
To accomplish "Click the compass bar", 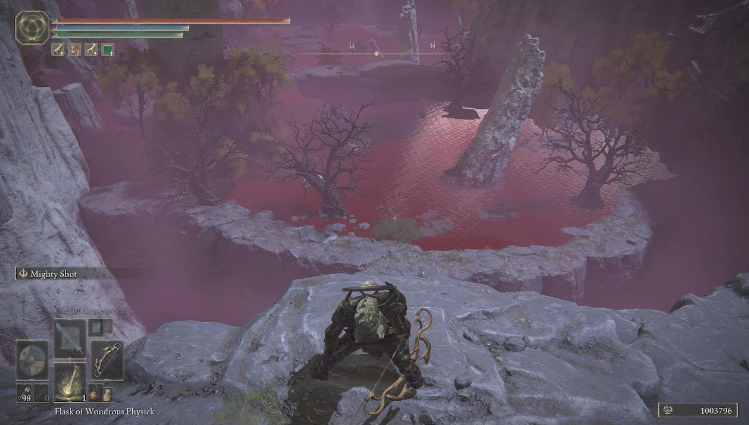I will (x=376, y=47).
